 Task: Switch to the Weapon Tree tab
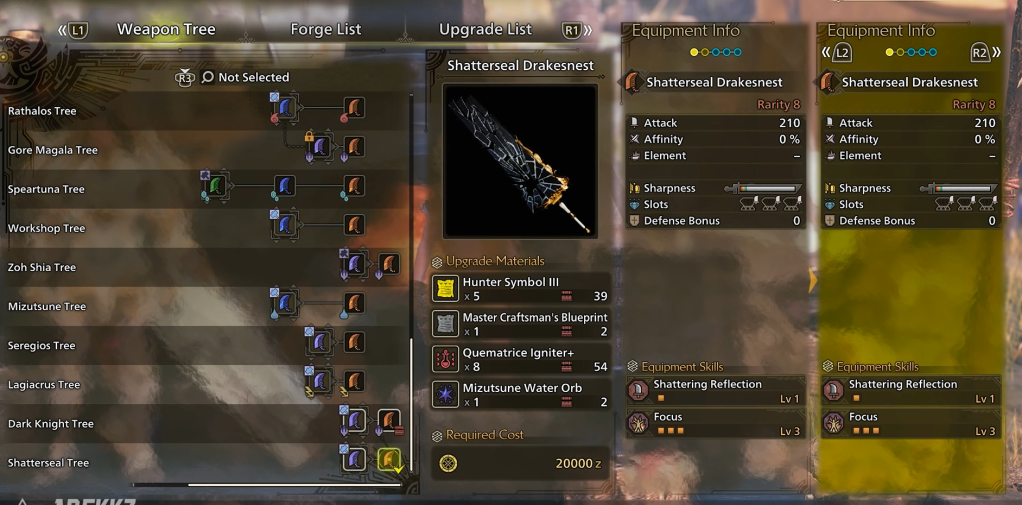point(166,29)
